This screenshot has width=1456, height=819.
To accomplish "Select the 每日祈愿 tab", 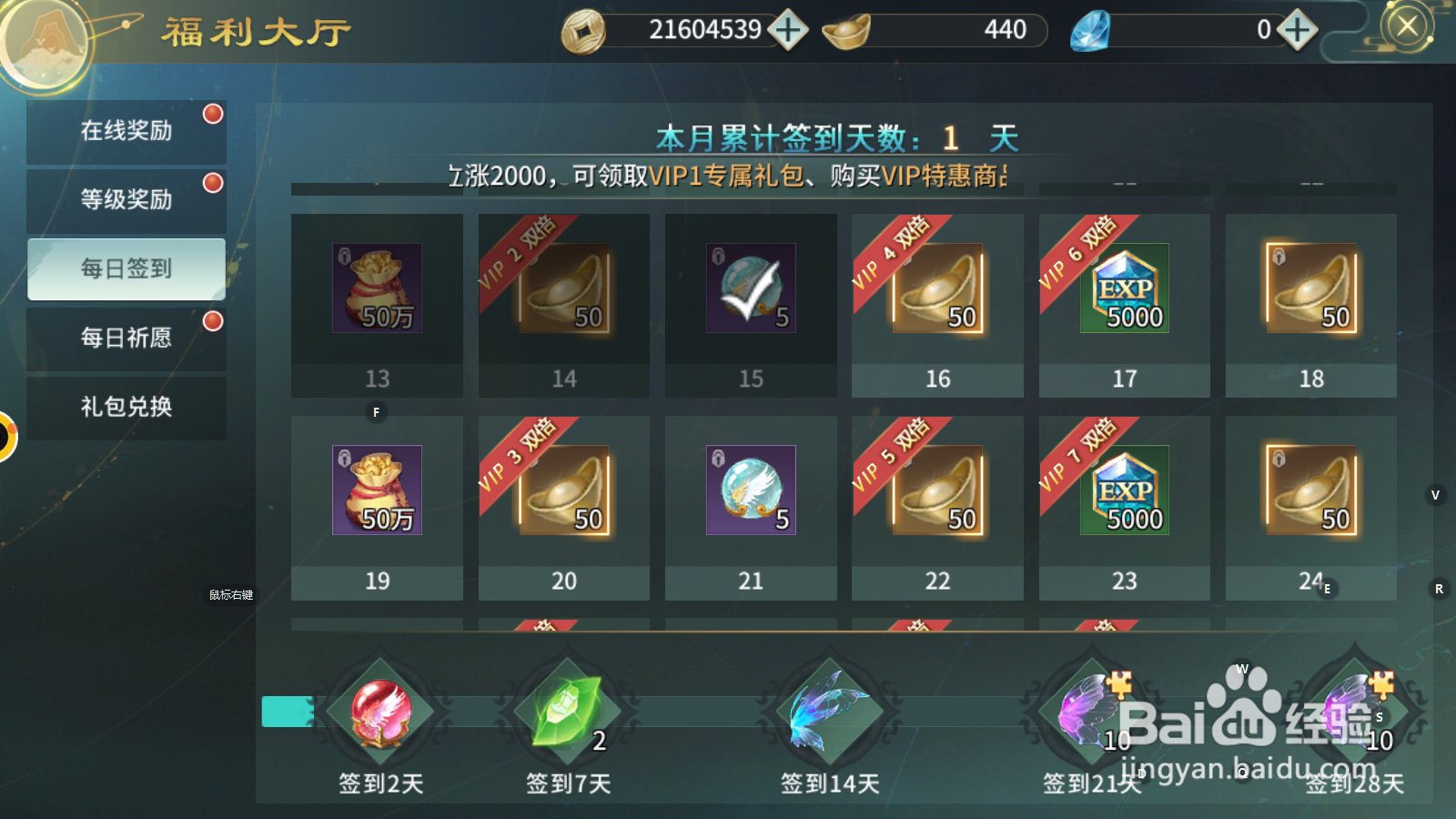I will coord(126,338).
